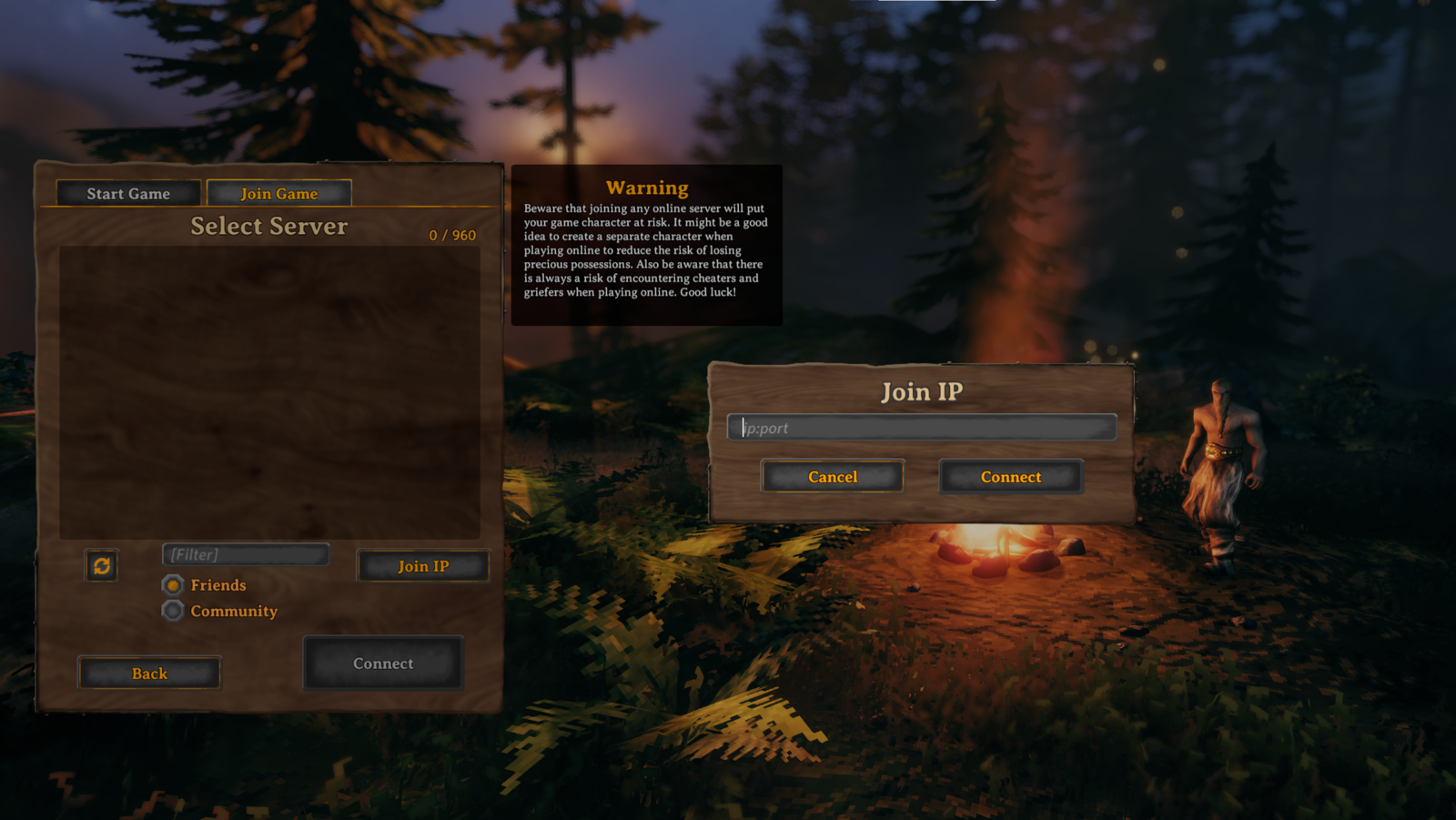Click the ip:port text field
This screenshot has height=820, width=1456.
tap(922, 428)
